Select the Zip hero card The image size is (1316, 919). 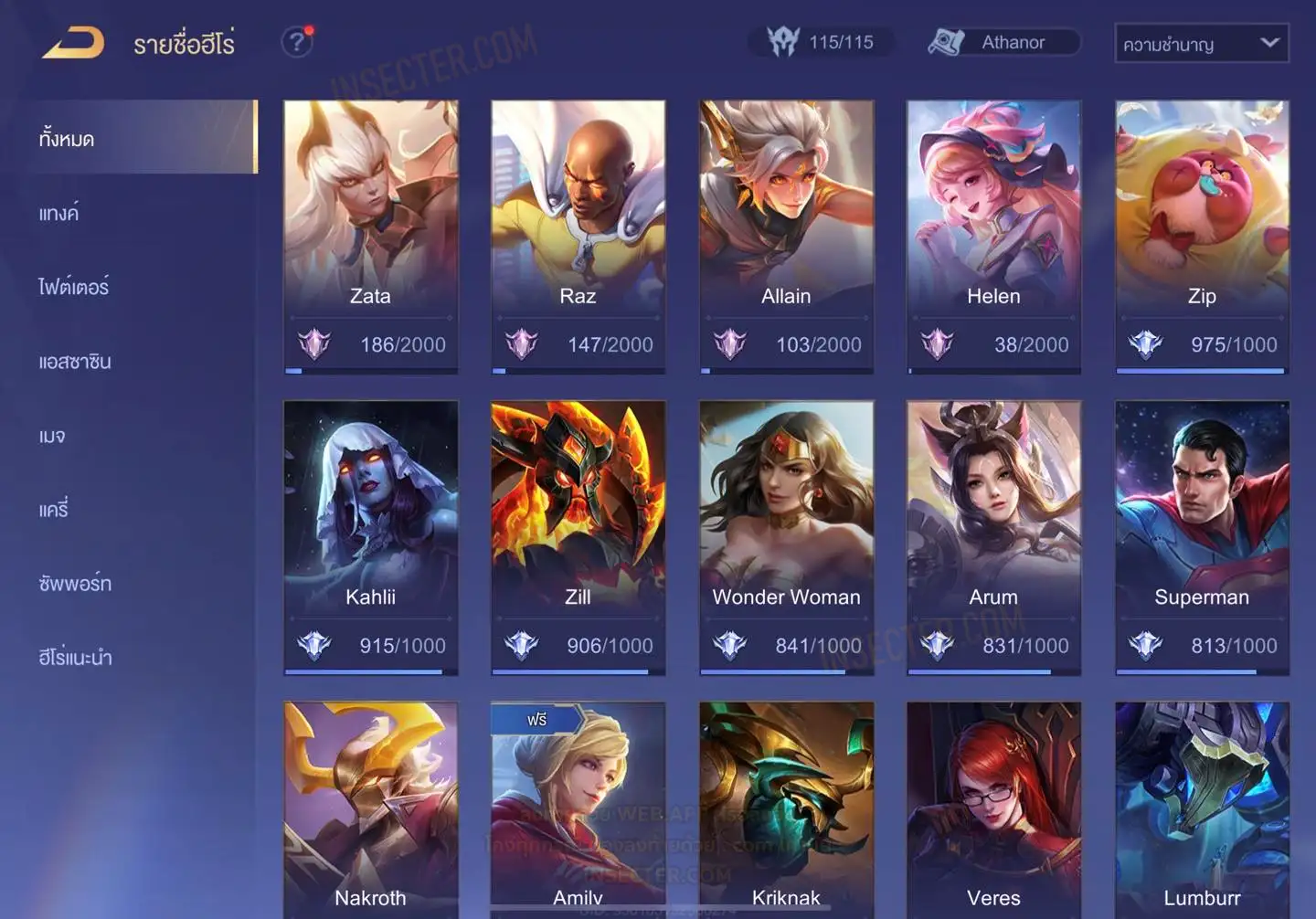pyautogui.click(x=1202, y=237)
